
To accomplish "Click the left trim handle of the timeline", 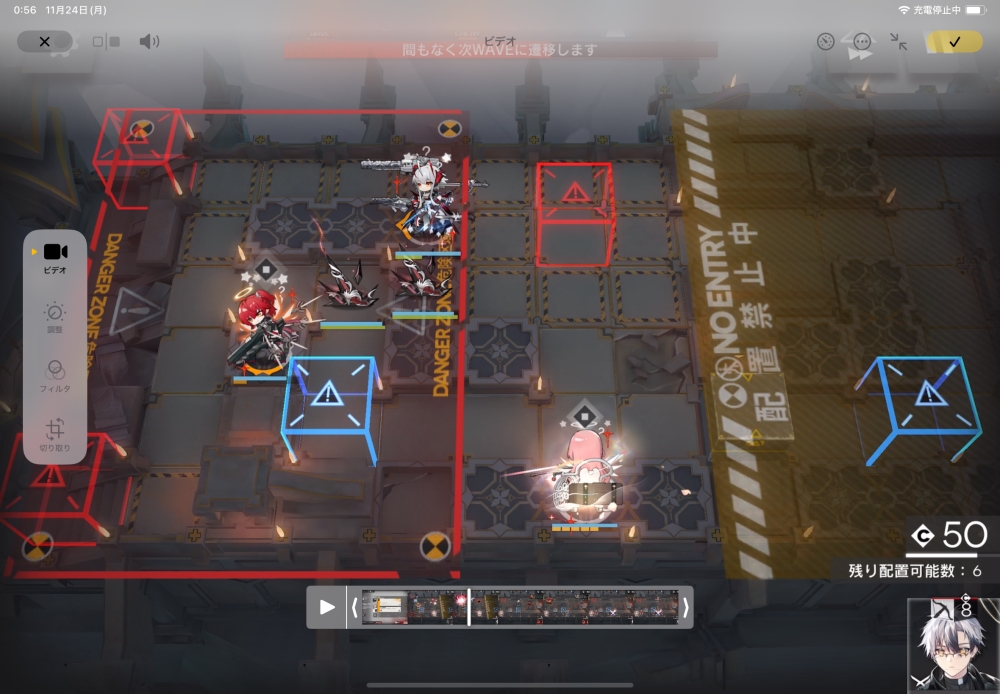I will [x=354, y=607].
